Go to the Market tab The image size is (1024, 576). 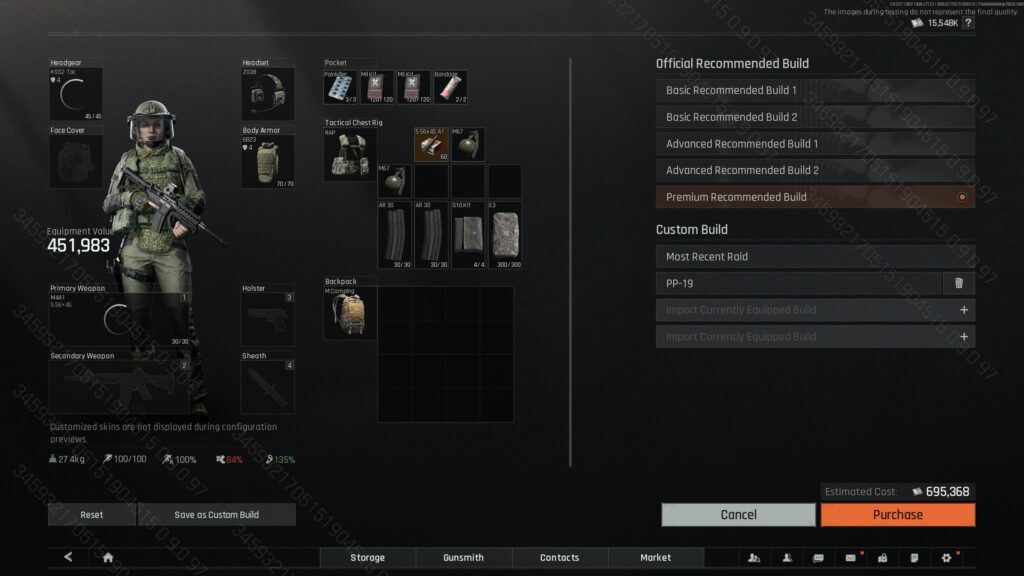click(655, 558)
